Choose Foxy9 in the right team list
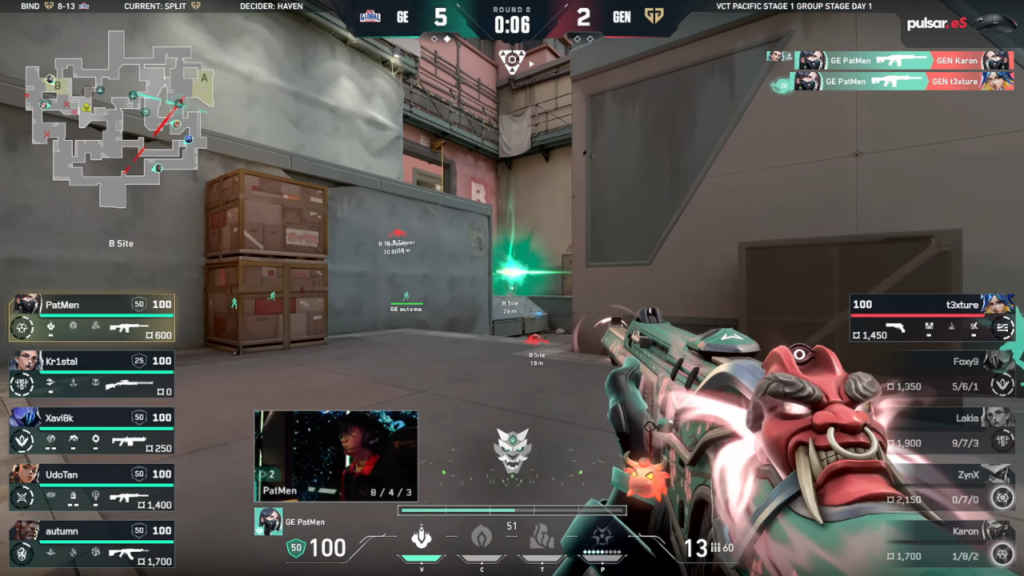 coord(950,372)
